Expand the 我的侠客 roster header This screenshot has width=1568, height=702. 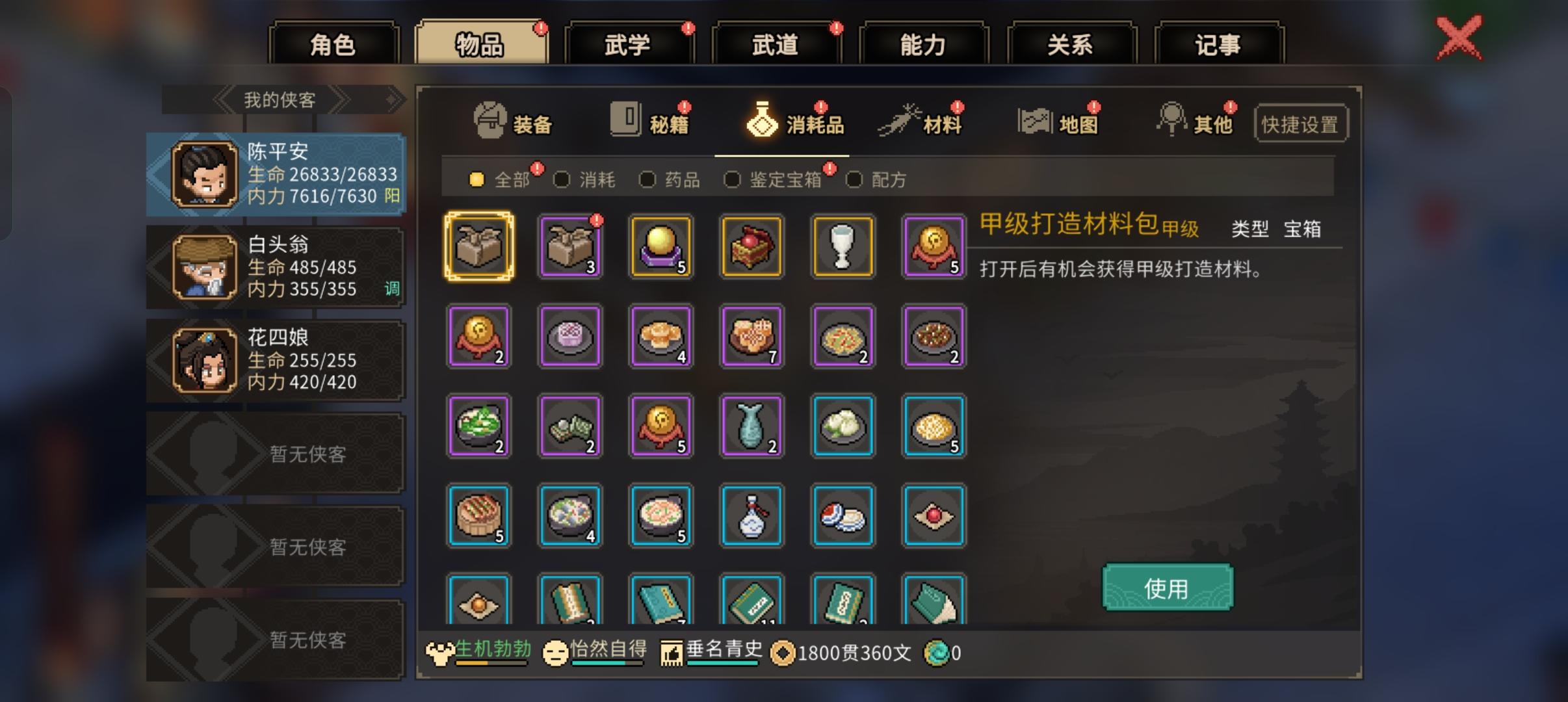280,99
